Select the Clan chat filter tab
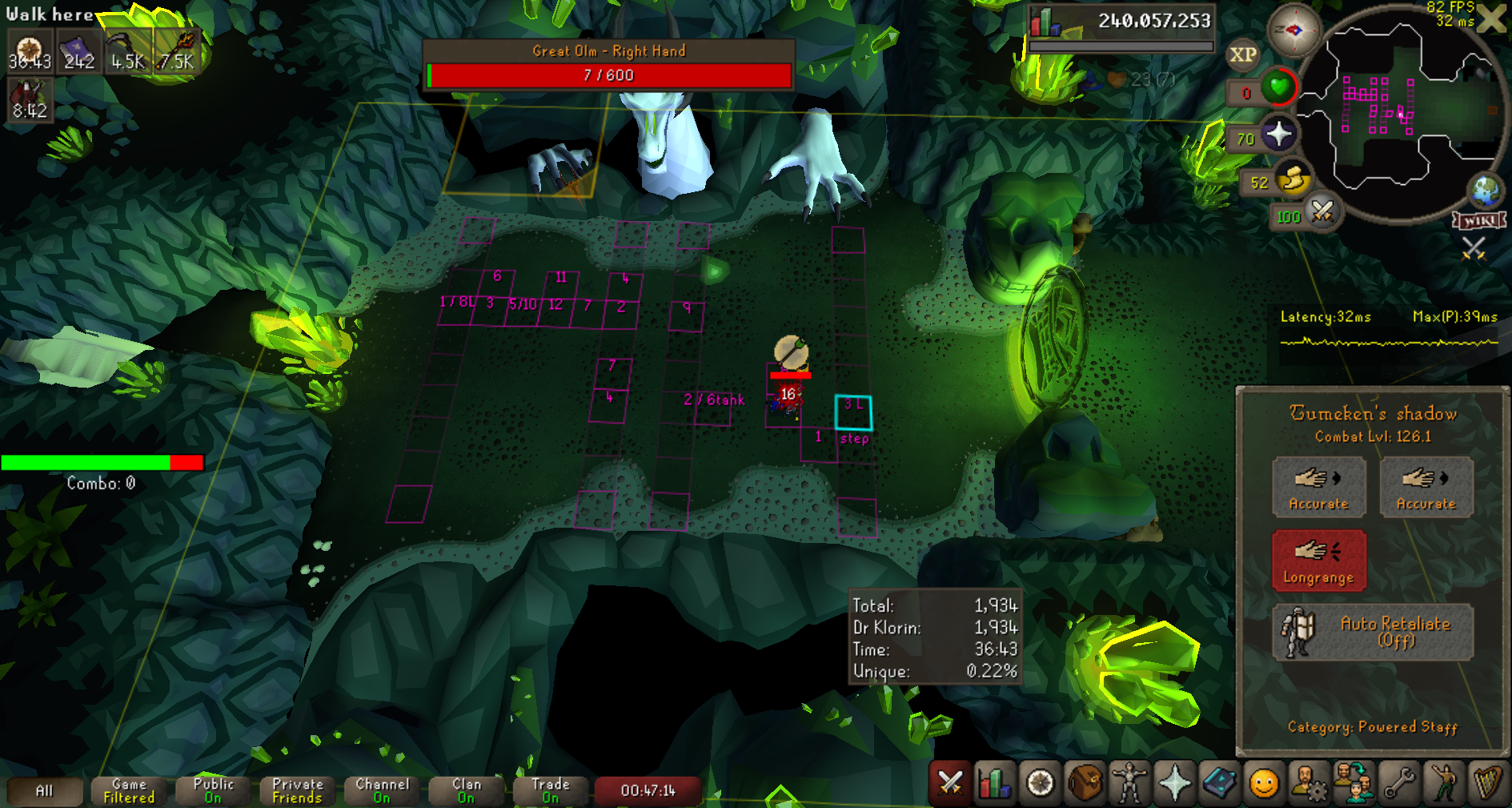The width and height of the screenshot is (1512, 808). [x=466, y=790]
